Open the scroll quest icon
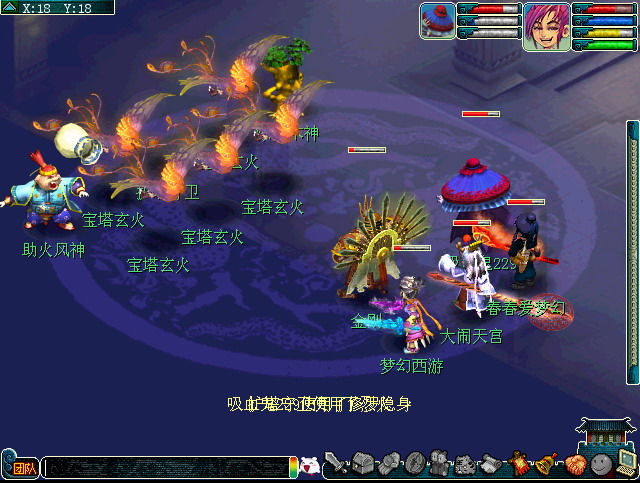 [x=492, y=463]
